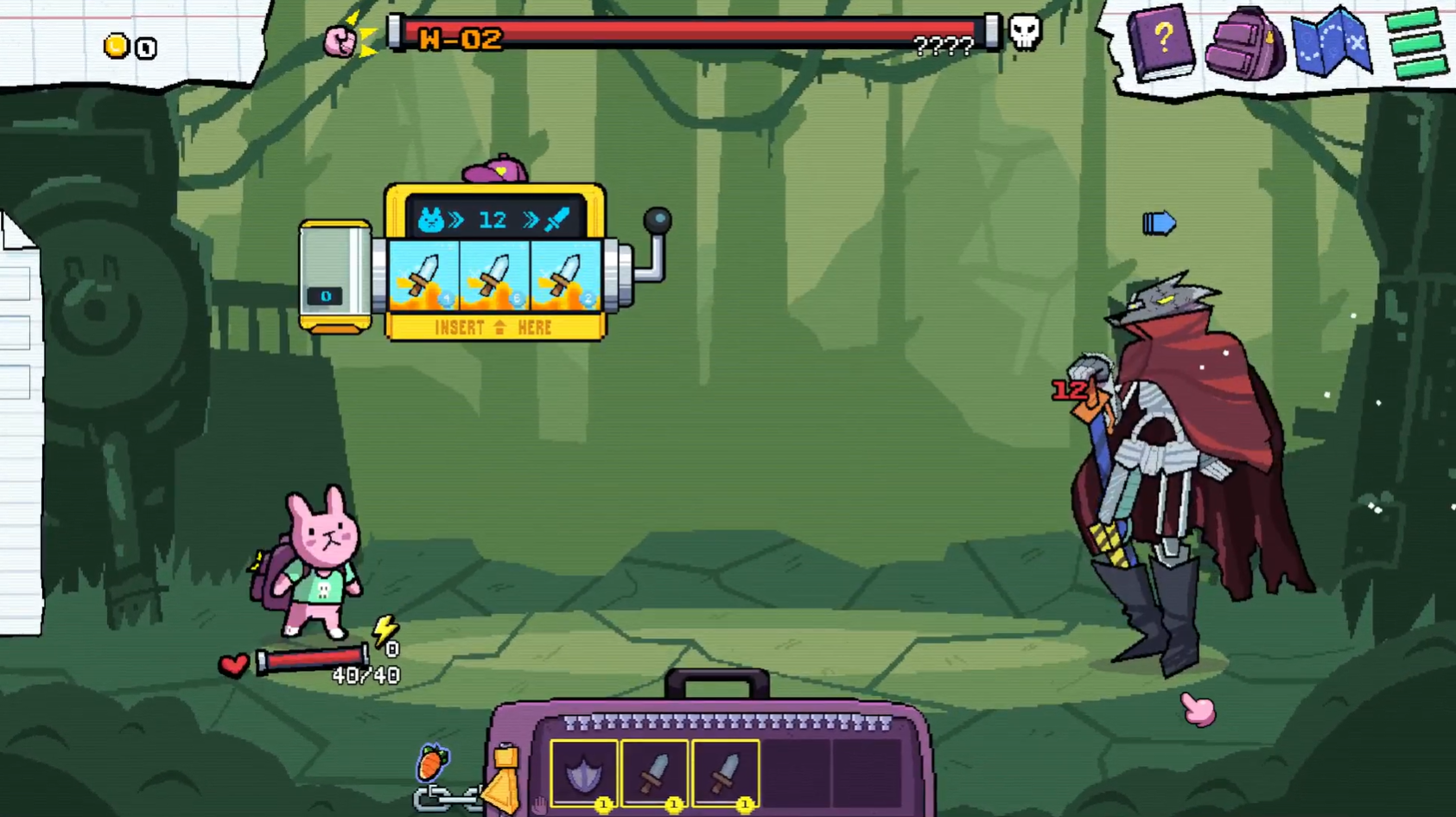Click the INSERT HERE label on the machine

point(495,328)
